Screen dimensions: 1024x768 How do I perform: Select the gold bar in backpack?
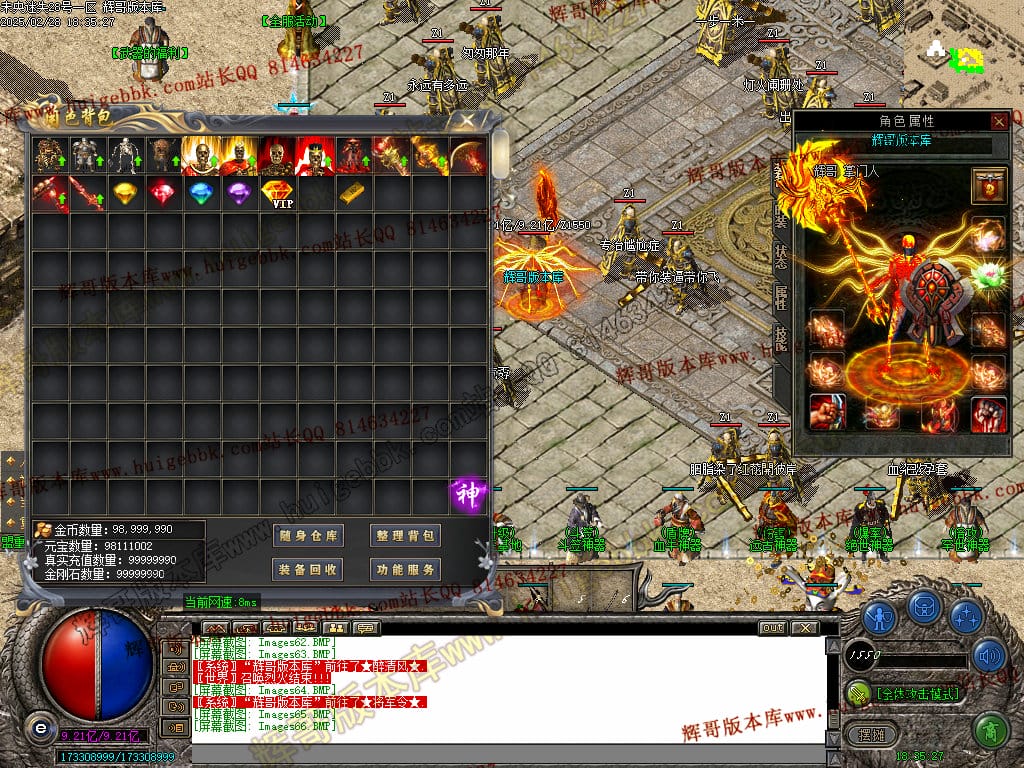[x=353, y=192]
